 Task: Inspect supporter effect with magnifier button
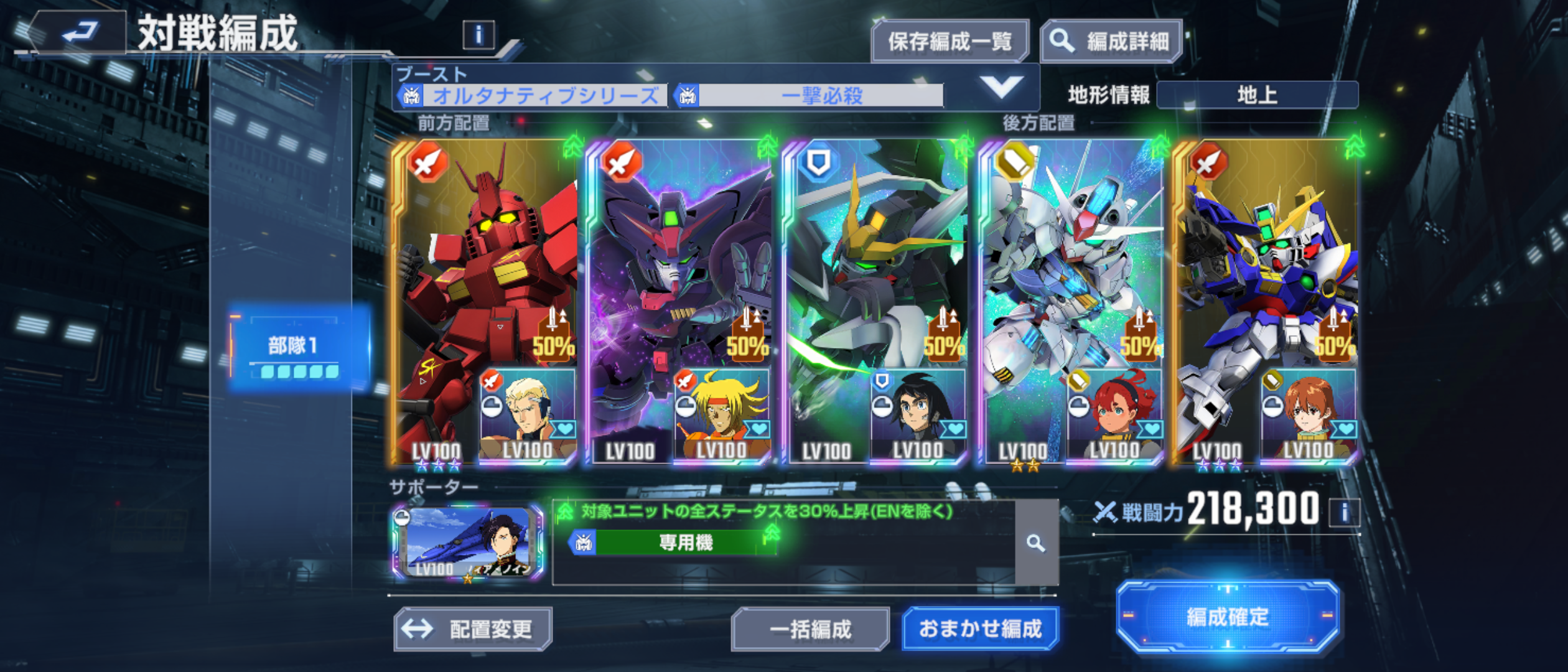pyautogui.click(x=1036, y=543)
